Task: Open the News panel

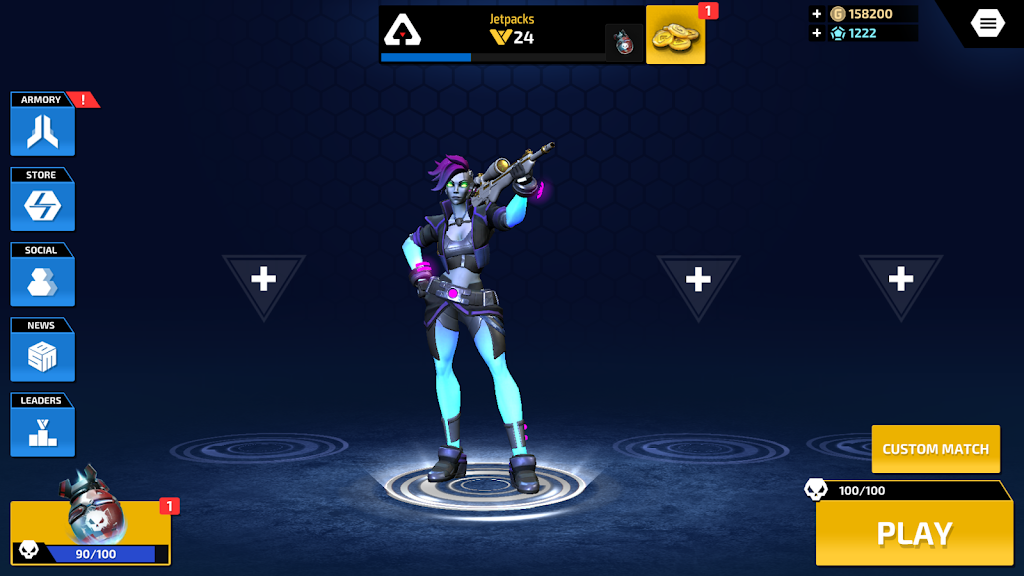Action: pyautogui.click(x=42, y=355)
